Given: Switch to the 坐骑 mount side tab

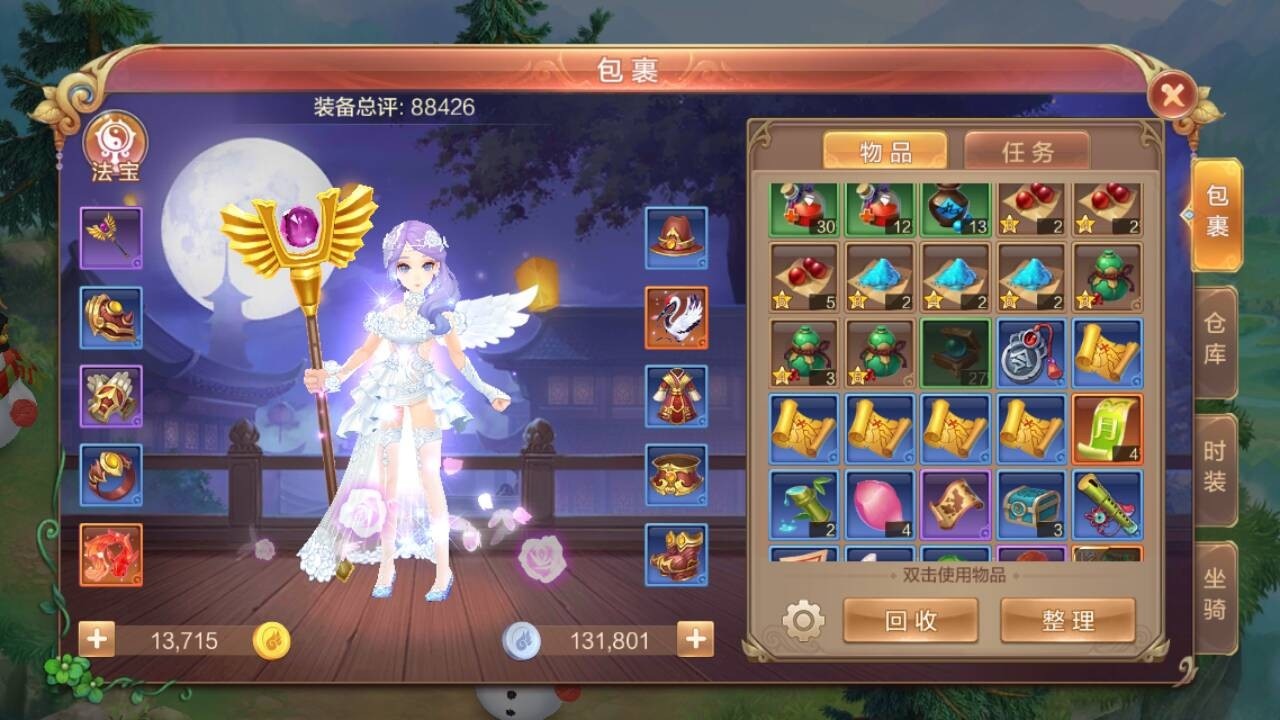Looking at the screenshot, I should point(1215,596).
